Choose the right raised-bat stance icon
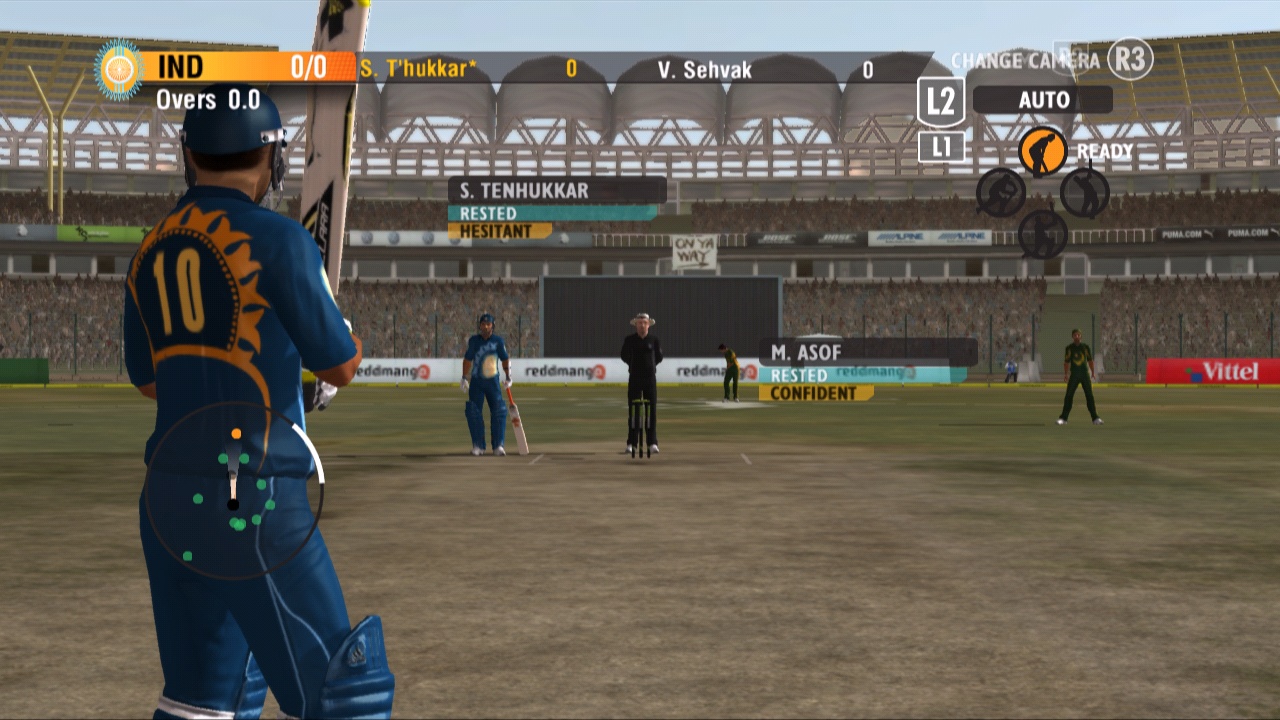 (1084, 191)
